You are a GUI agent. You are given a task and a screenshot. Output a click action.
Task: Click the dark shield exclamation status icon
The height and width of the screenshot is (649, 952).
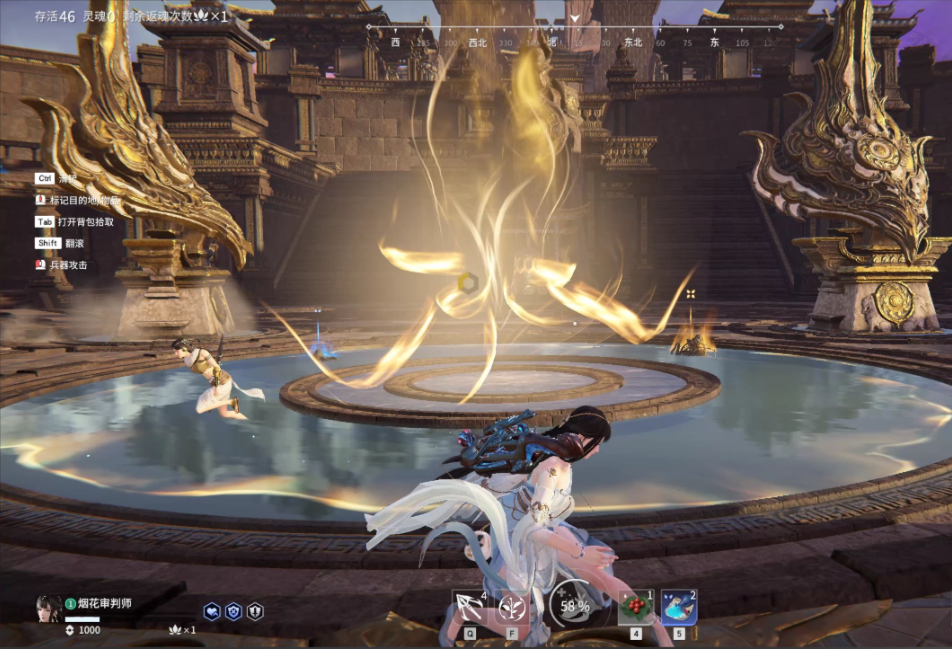click(x=255, y=611)
